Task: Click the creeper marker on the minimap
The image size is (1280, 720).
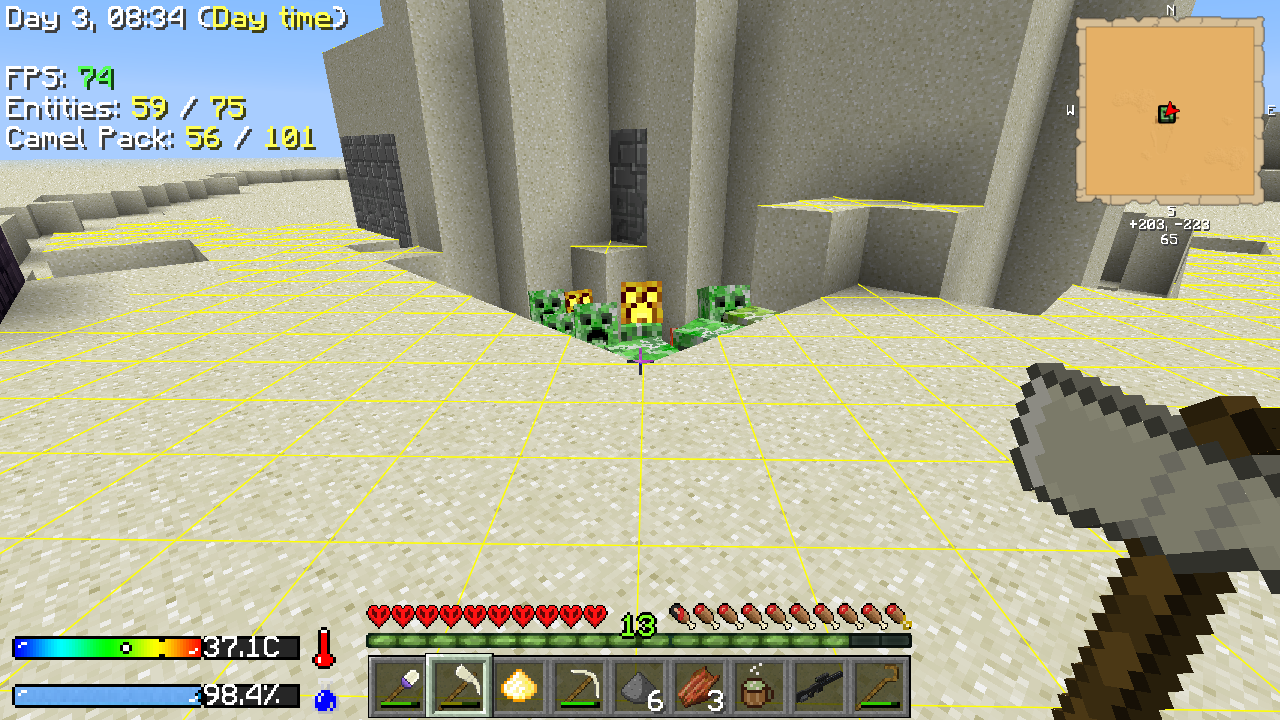Action: point(1165,115)
